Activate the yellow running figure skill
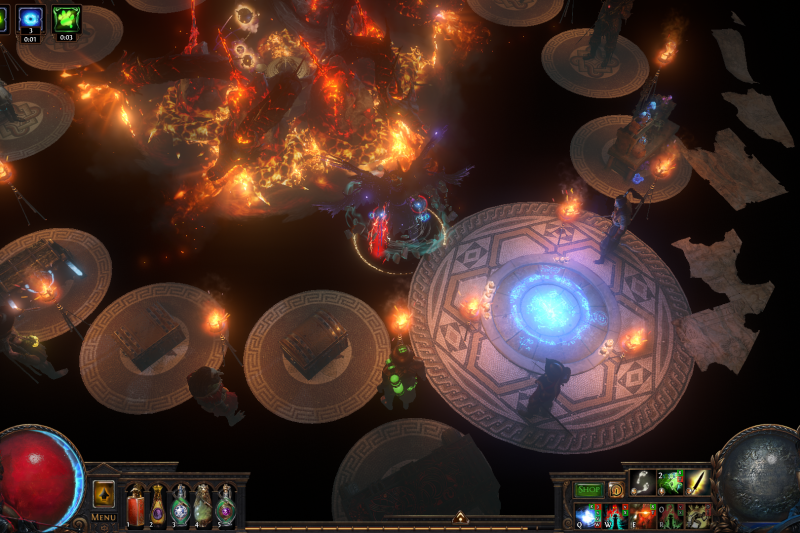Screen dimensions: 800x533 696,515
